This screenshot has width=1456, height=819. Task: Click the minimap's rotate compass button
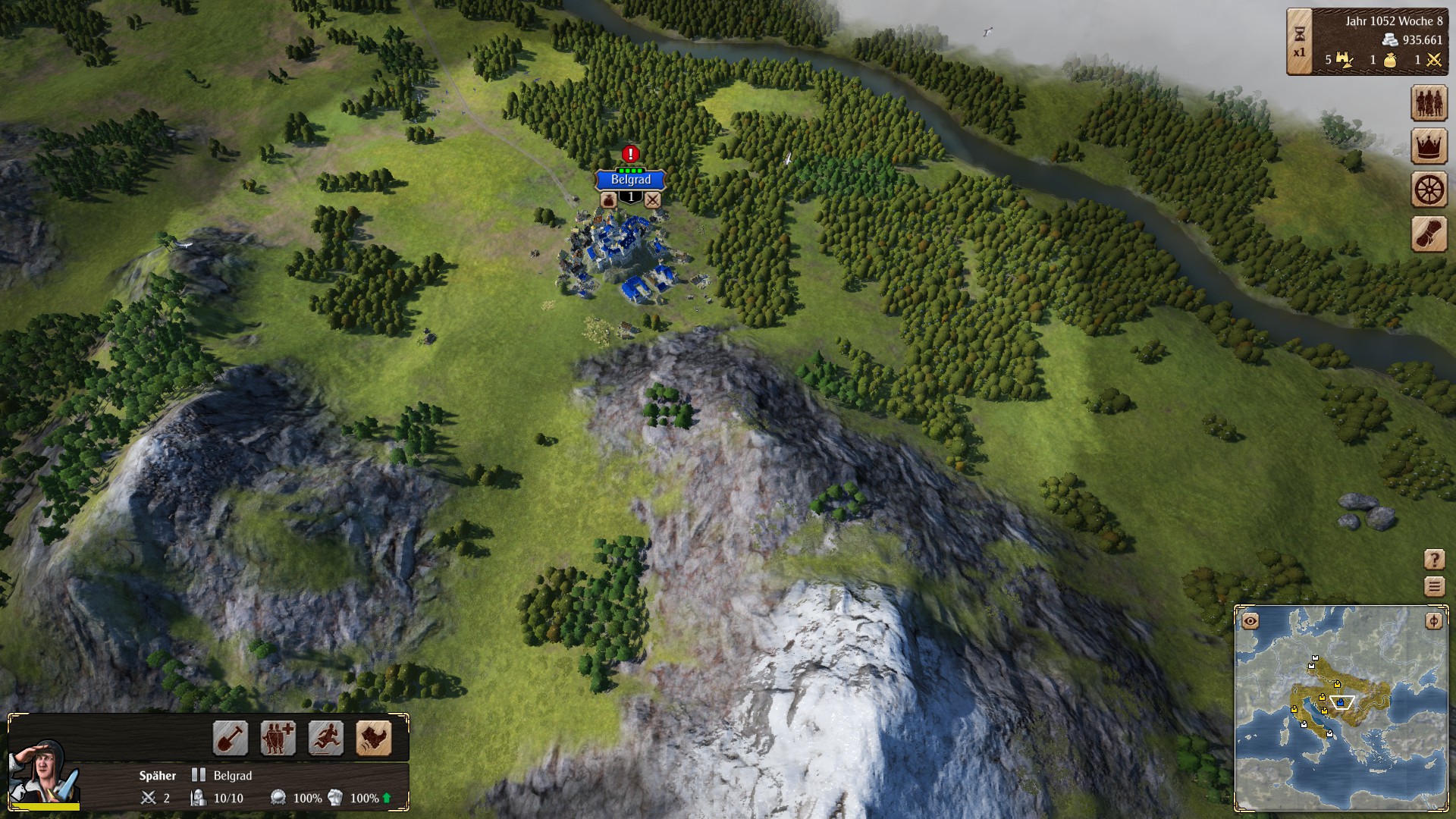click(1433, 621)
